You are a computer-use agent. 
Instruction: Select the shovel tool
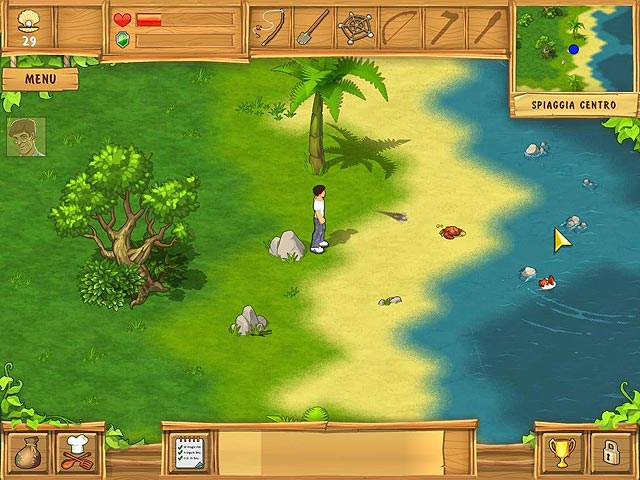pos(312,28)
